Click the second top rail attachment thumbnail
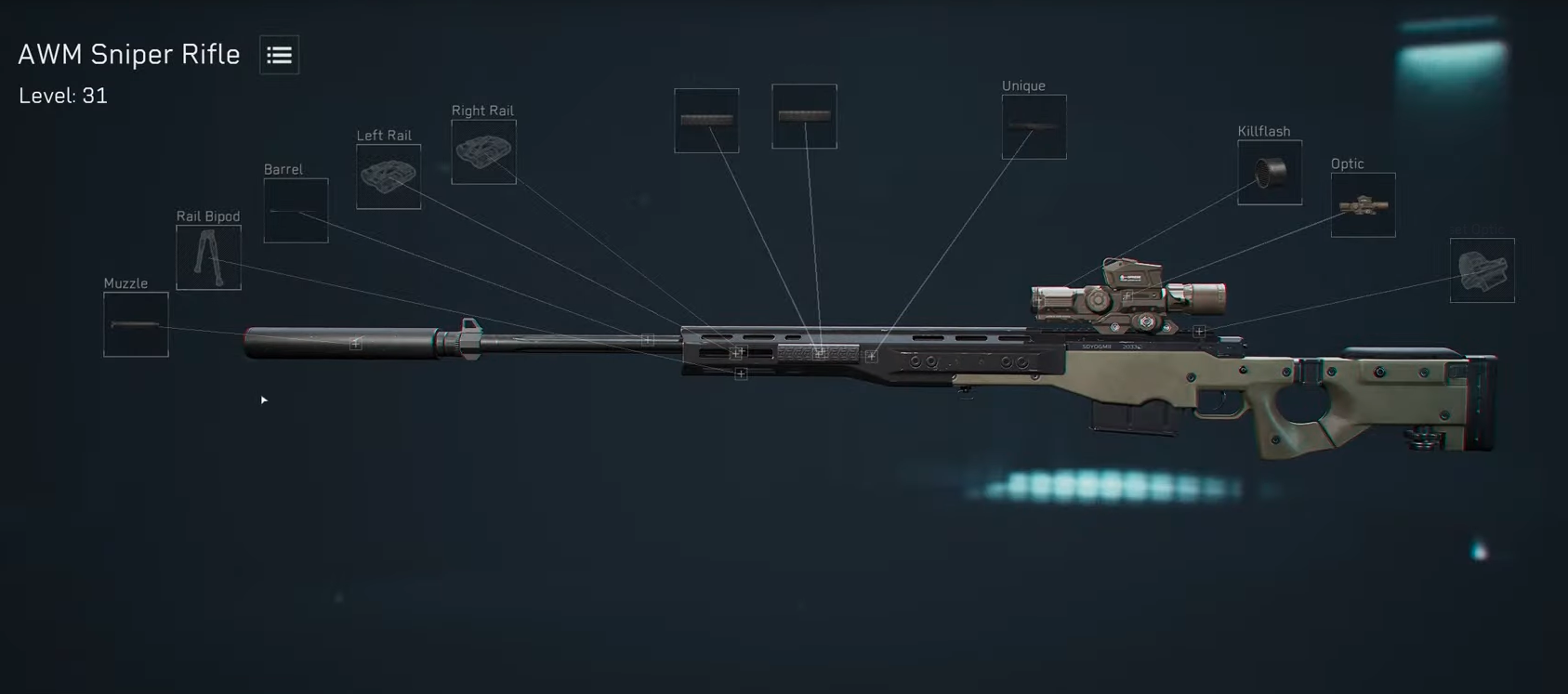The image size is (1568, 694). point(804,113)
